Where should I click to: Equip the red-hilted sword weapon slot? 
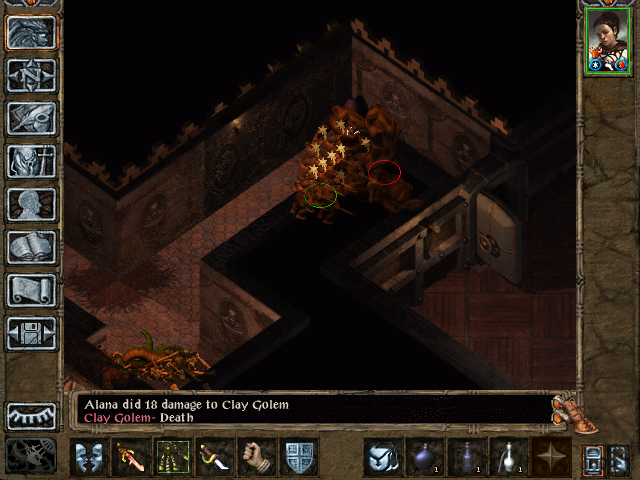(130, 457)
